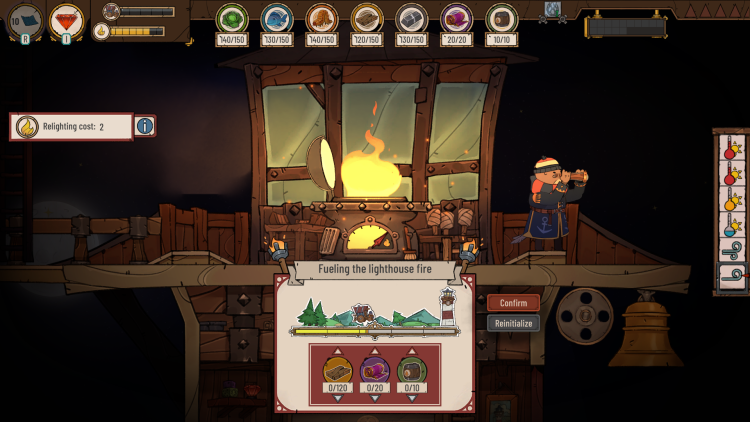Viewport: 750px width, 422px height.
Task: Decrease wood plank fuel amount
Action: point(337,398)
